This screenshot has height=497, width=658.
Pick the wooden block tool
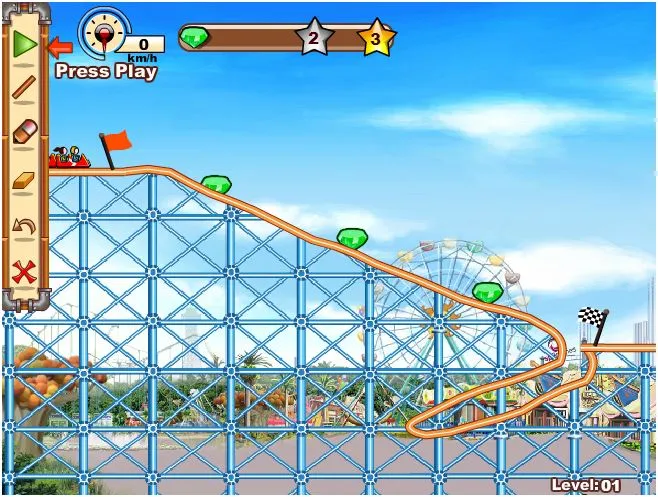[x=24, y=180]
